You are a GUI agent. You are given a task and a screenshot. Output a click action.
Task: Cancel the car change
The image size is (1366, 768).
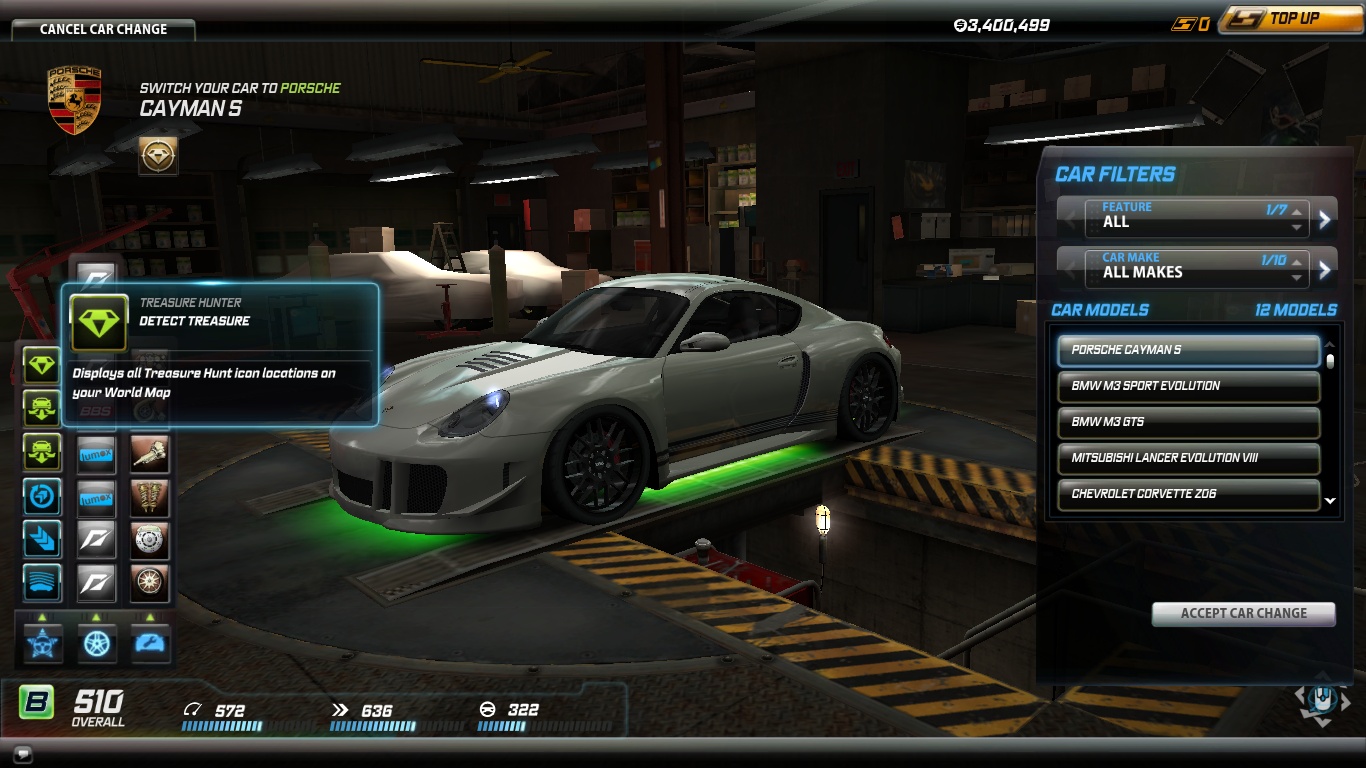coord(103,29)
